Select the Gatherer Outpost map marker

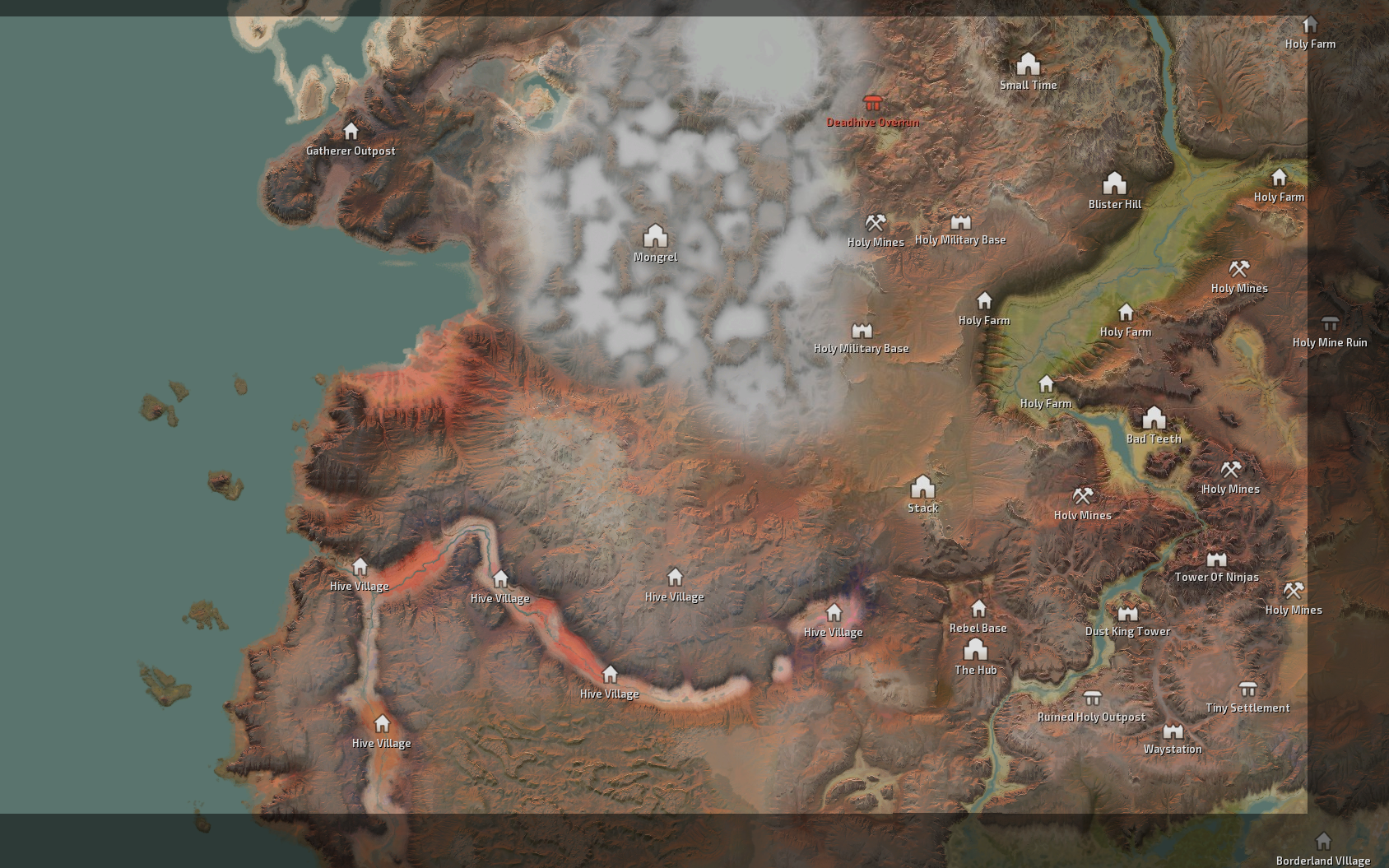351,132
